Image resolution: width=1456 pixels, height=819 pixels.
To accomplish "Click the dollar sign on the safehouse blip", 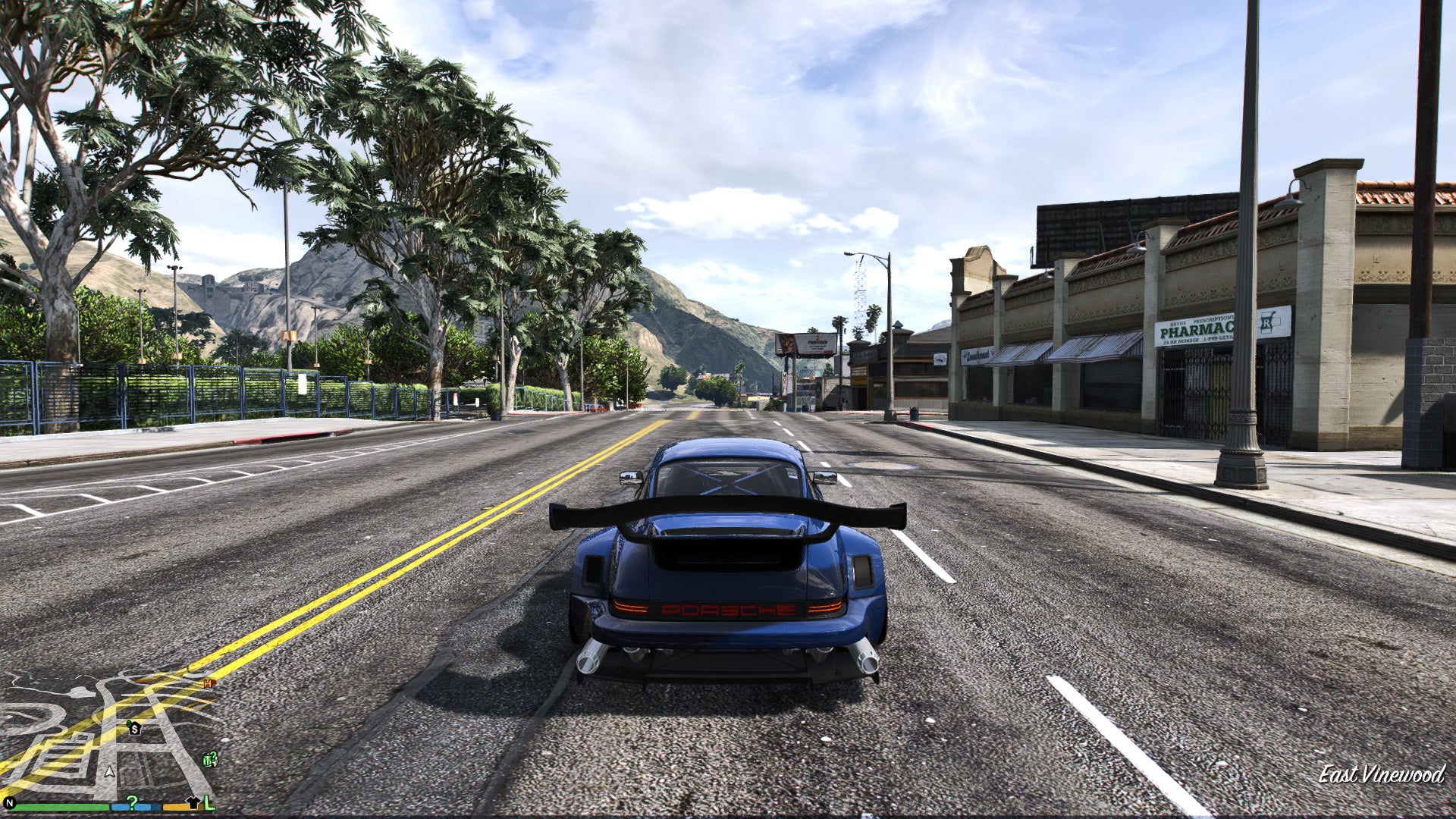I will click(129, 723).
